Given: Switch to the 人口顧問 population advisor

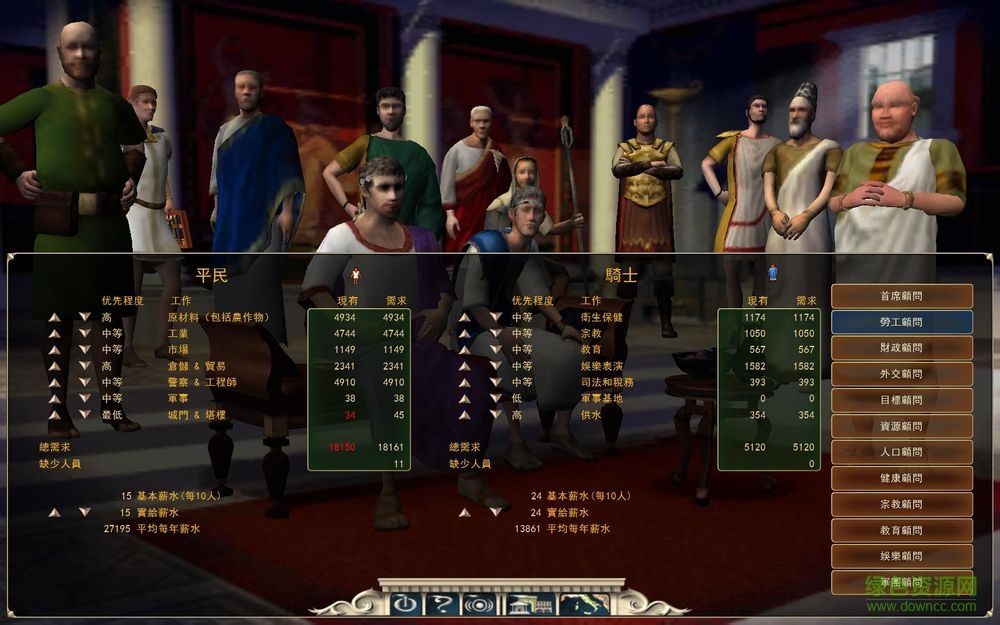Looking at the screenshot, I should click(x=901, y=452).
